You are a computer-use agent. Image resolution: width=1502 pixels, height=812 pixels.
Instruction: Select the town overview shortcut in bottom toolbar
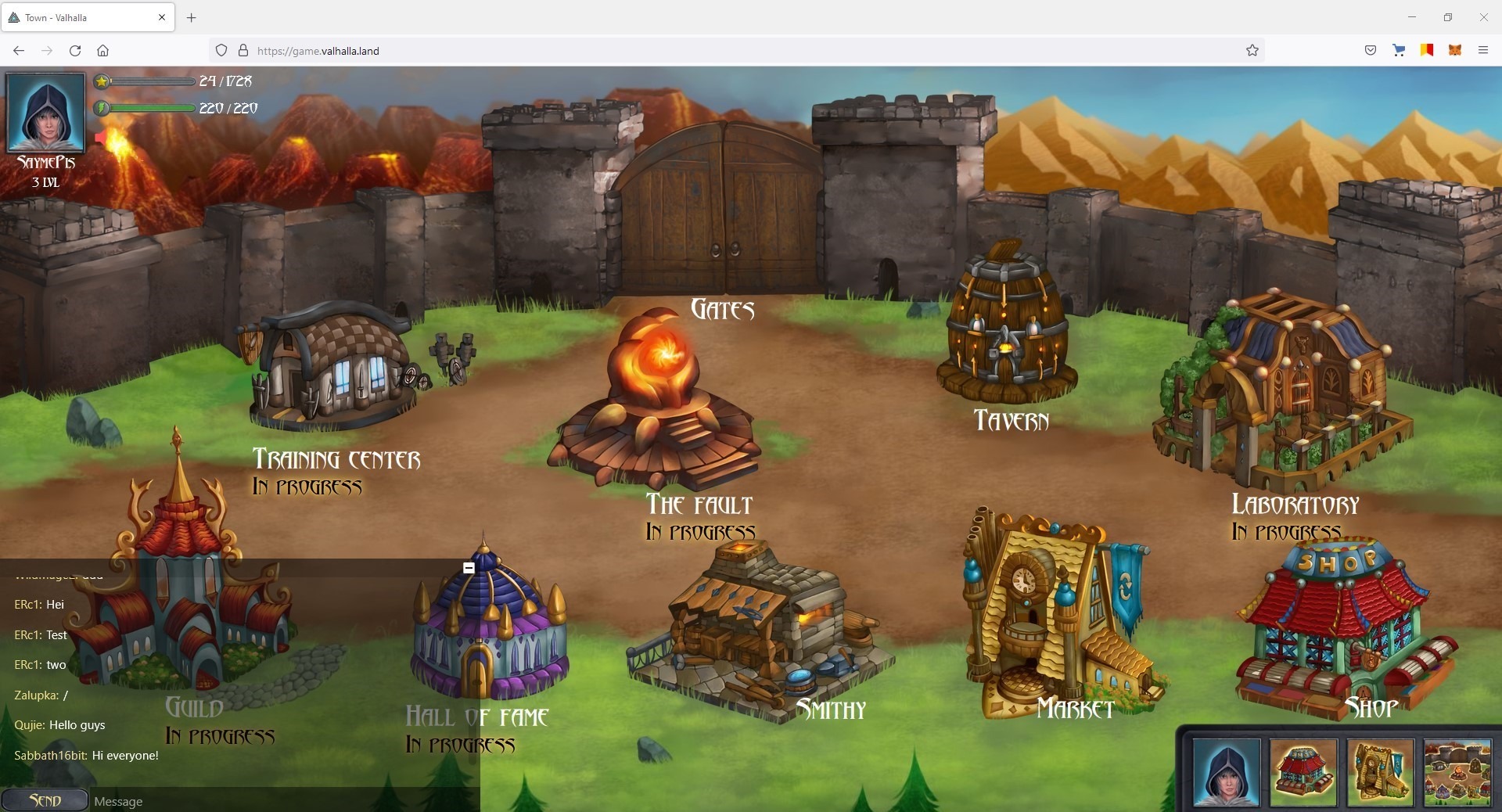(1457, 772)
